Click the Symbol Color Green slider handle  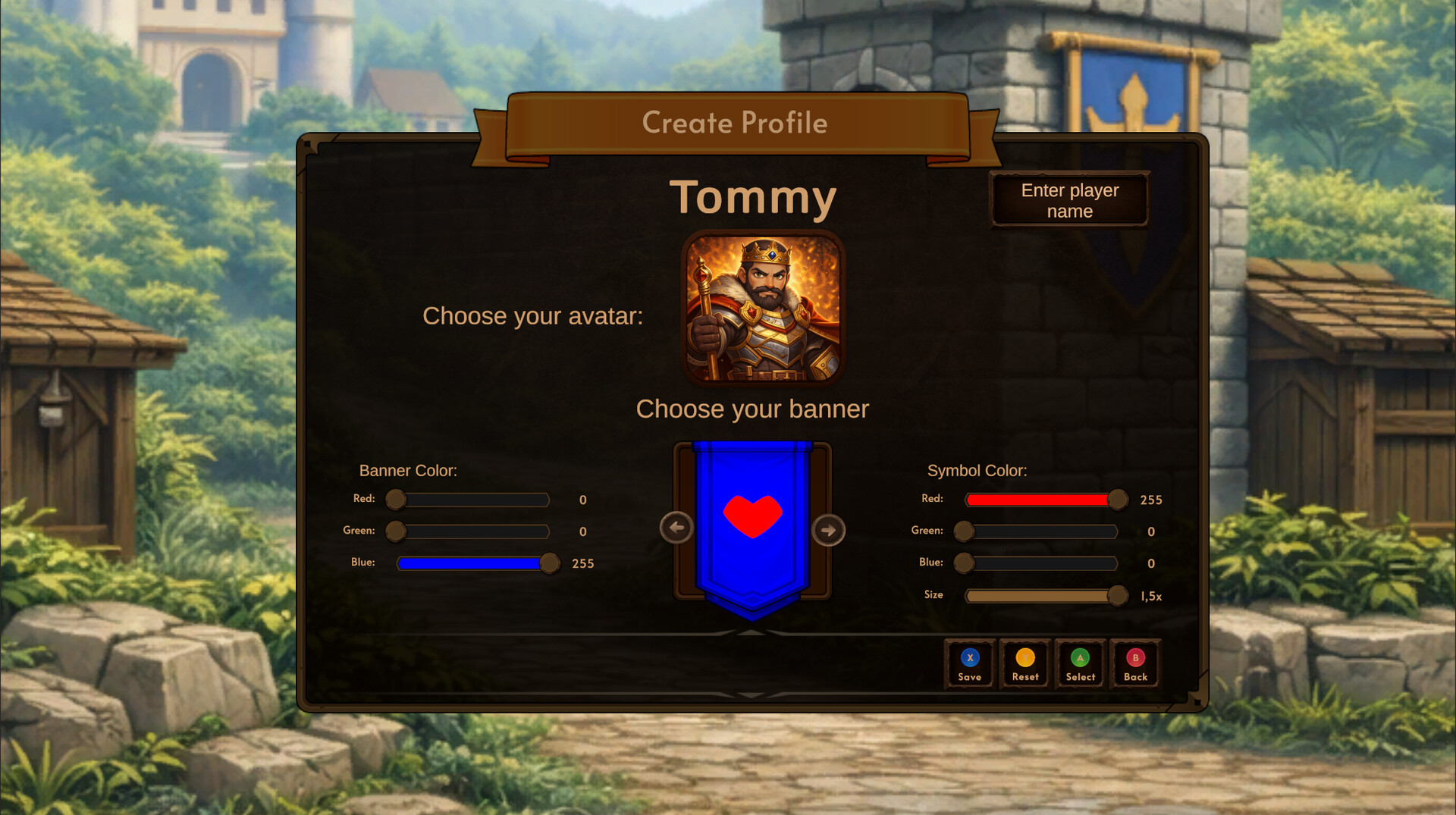tap(964, 531)
